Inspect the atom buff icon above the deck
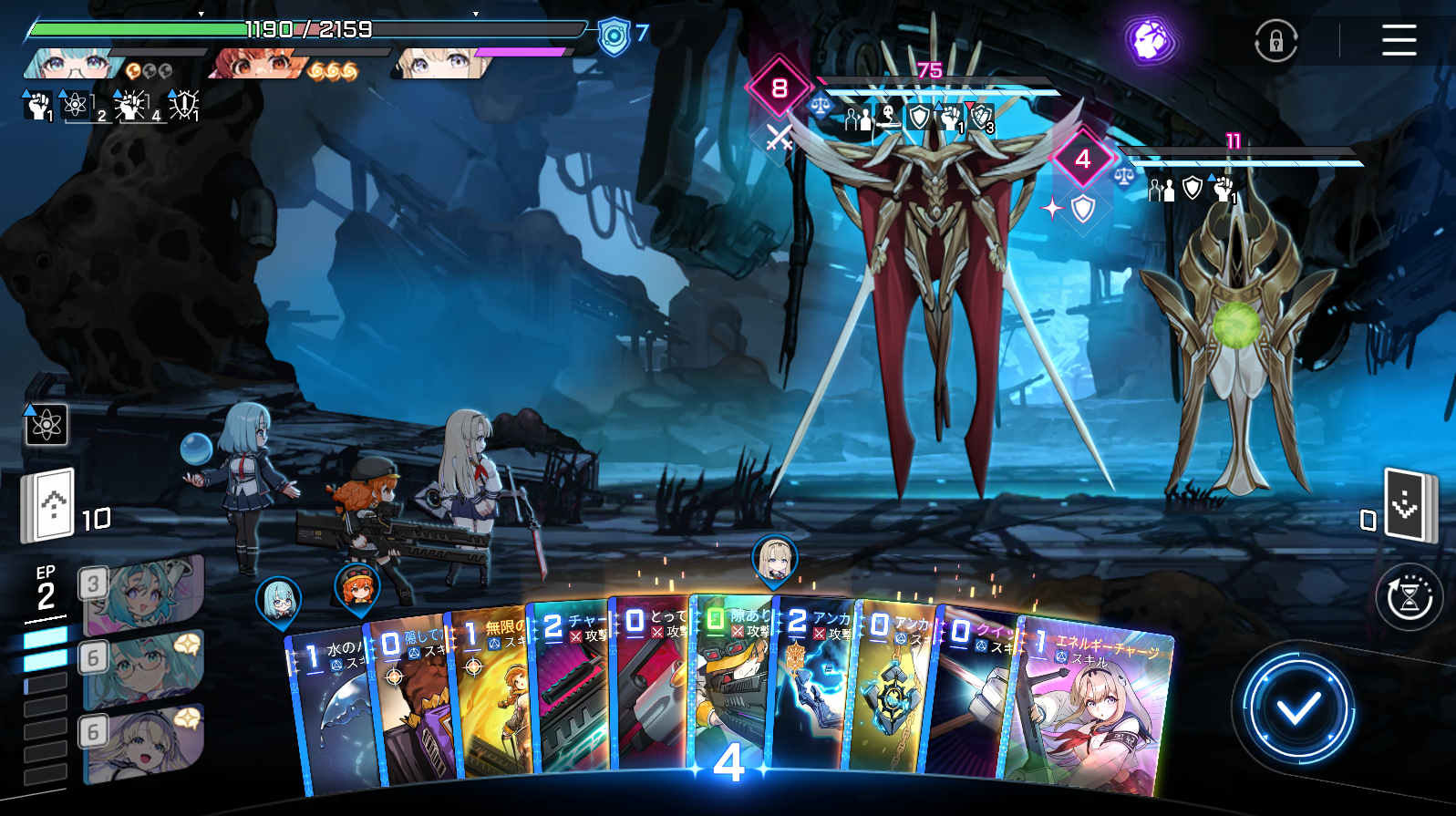This screenshot has height=816, width=1456. tap(46, 425)
